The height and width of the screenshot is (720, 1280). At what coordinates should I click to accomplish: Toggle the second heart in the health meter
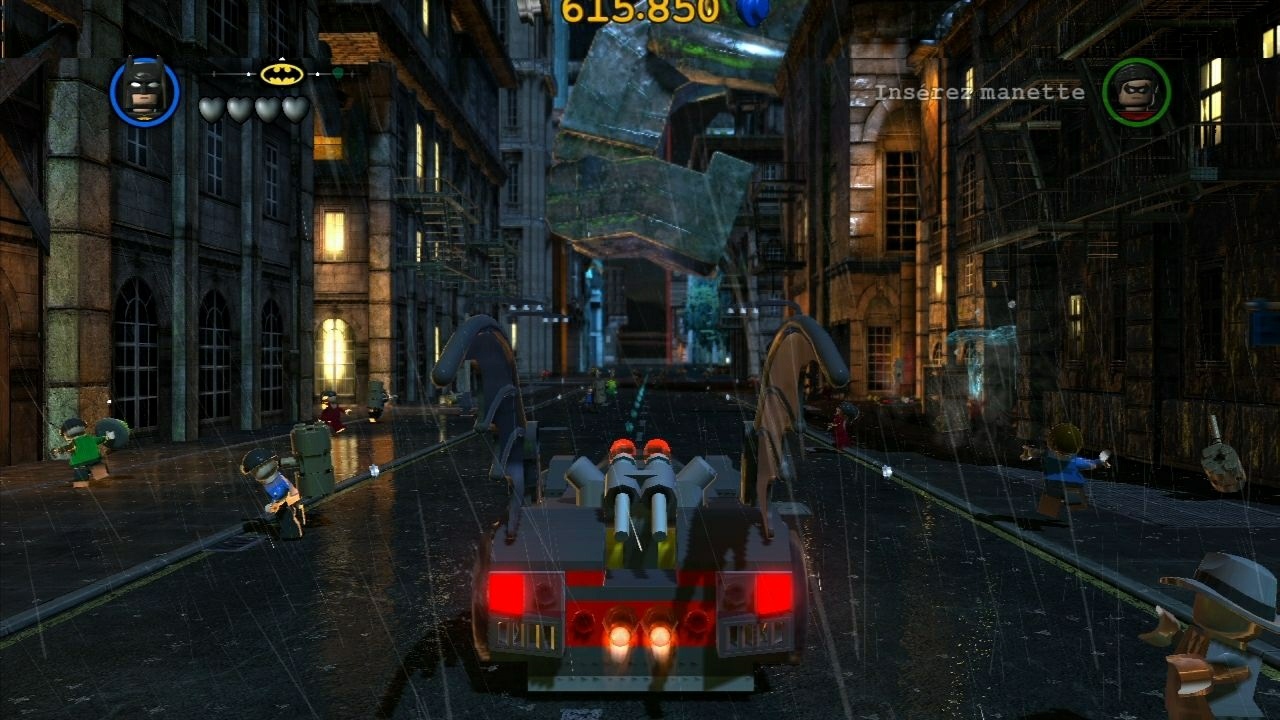point(240,108)
